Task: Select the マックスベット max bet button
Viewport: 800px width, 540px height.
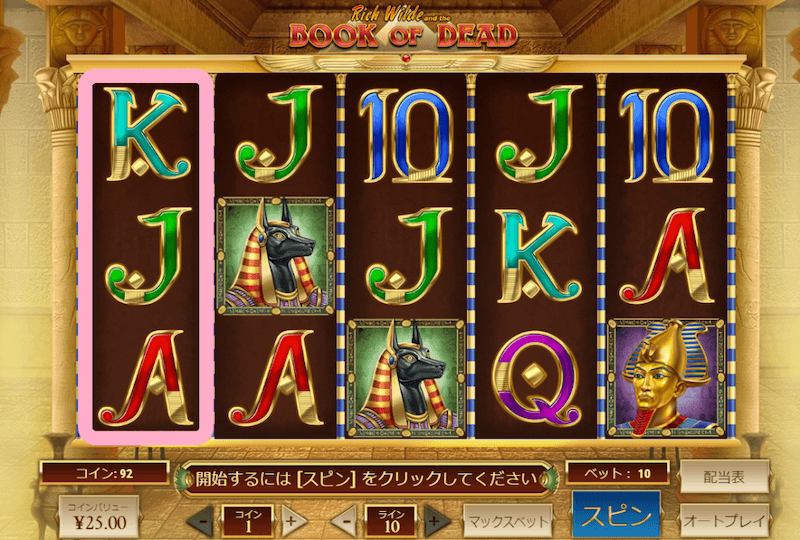Action: (x=508, y=521)
